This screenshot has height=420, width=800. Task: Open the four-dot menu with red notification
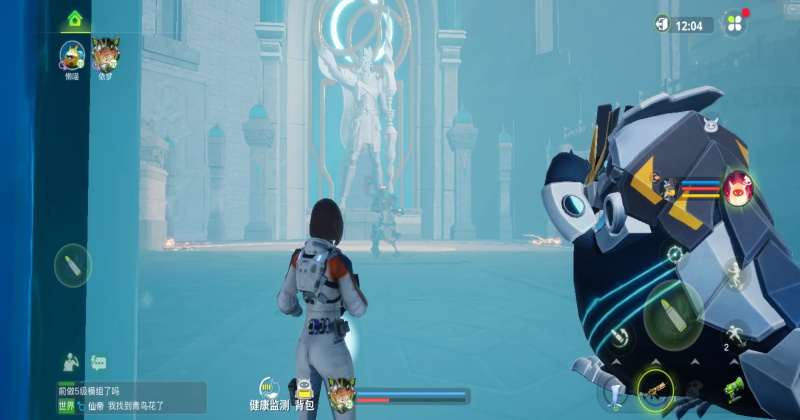click(735, 23)
